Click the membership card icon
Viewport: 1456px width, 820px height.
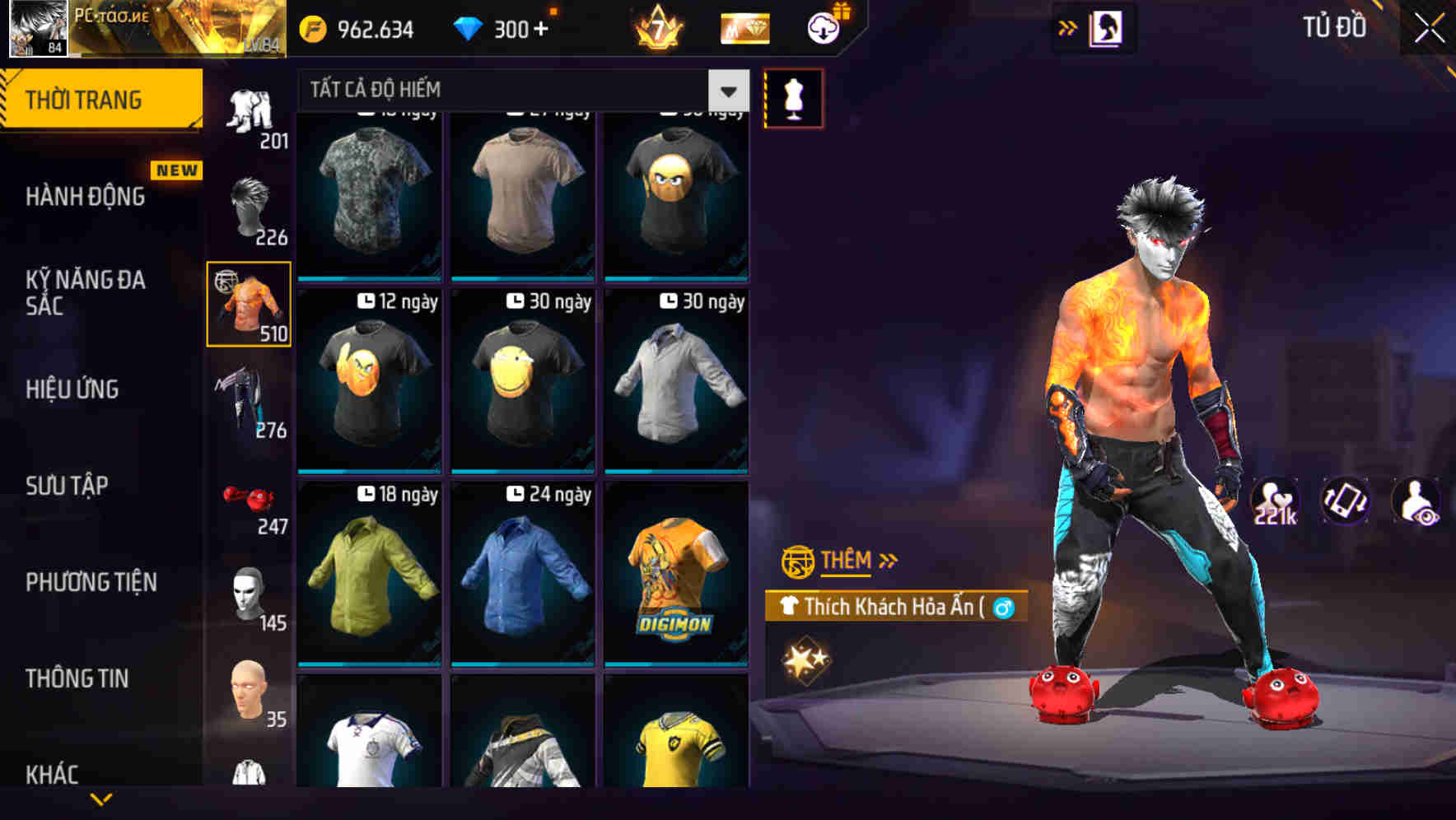point(744,27)
